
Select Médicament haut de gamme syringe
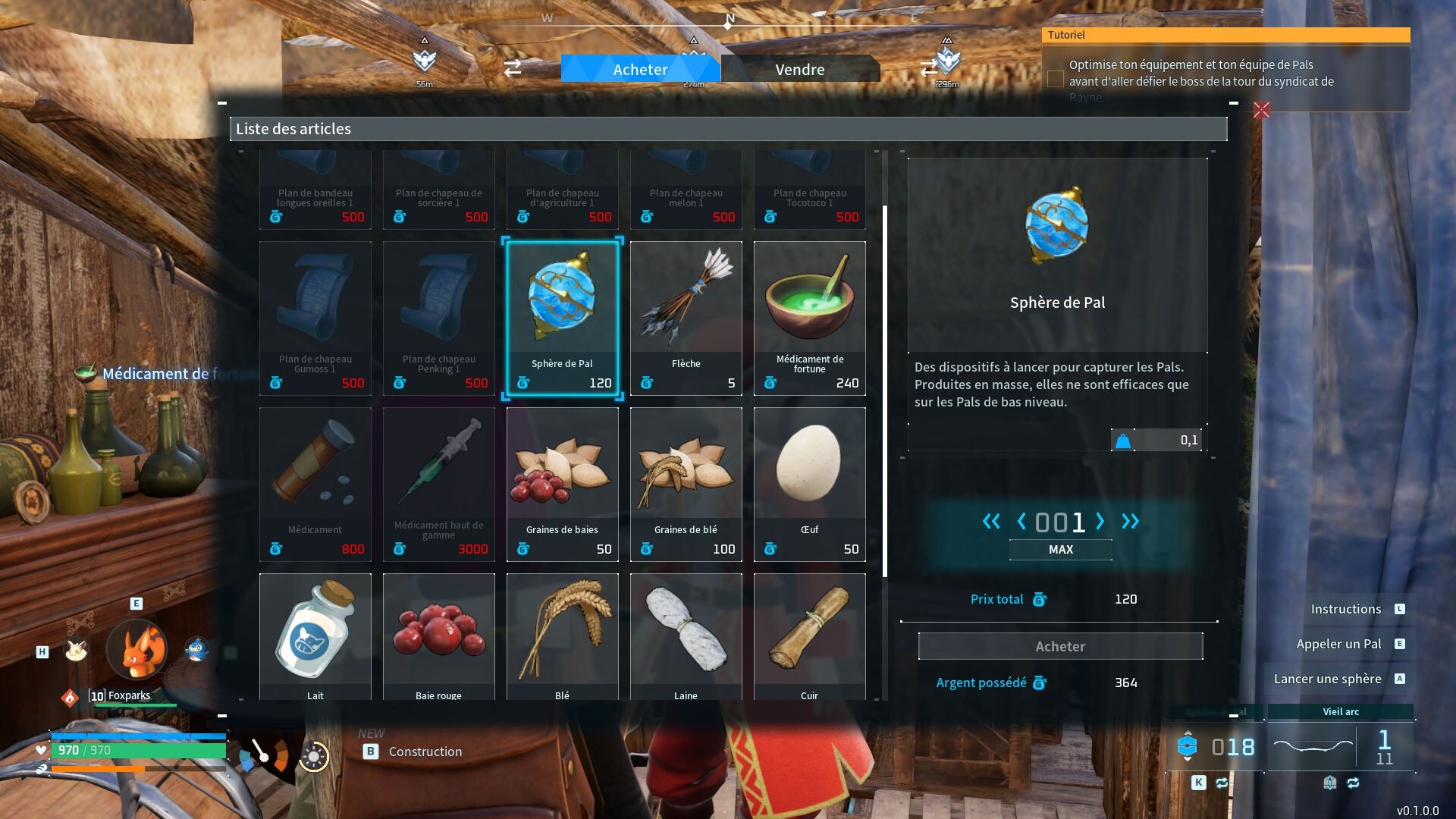click(438, 484)
